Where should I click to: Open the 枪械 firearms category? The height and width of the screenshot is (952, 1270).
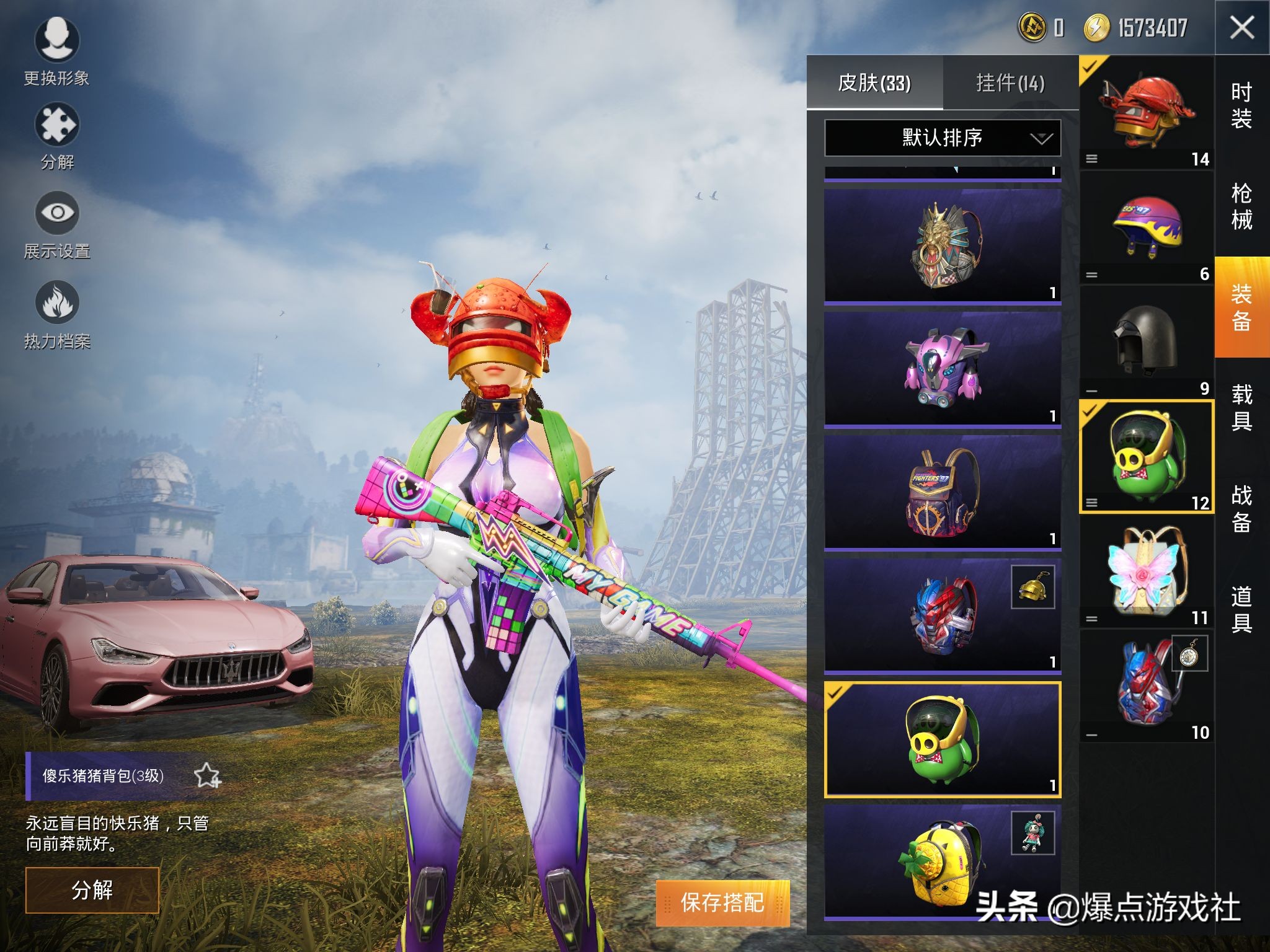[x=1241, y=206]
